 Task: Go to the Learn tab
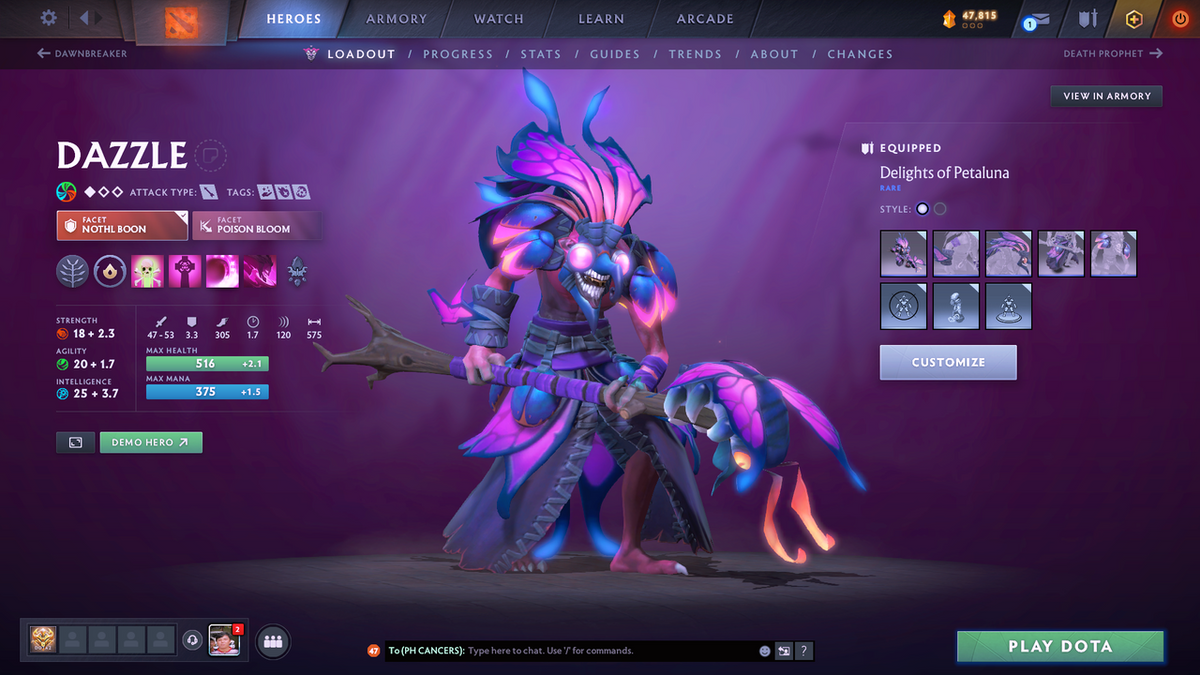(601, 19)
